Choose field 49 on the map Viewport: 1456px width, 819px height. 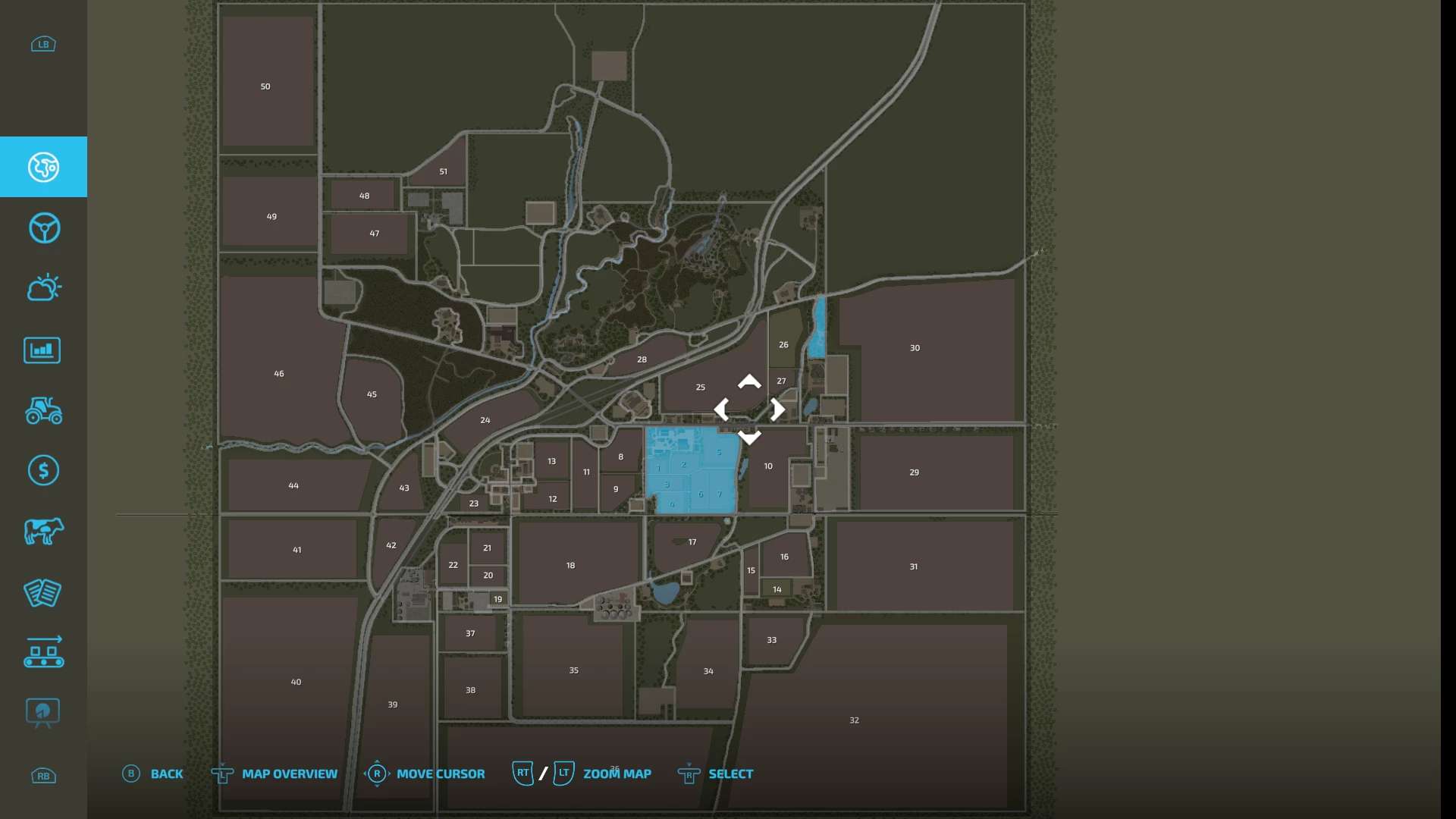point(271,216)
